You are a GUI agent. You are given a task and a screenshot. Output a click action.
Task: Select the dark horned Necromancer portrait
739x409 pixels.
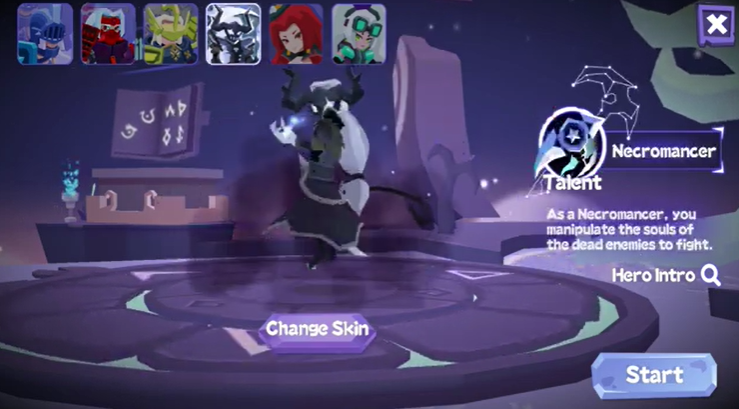coord(233,34)
